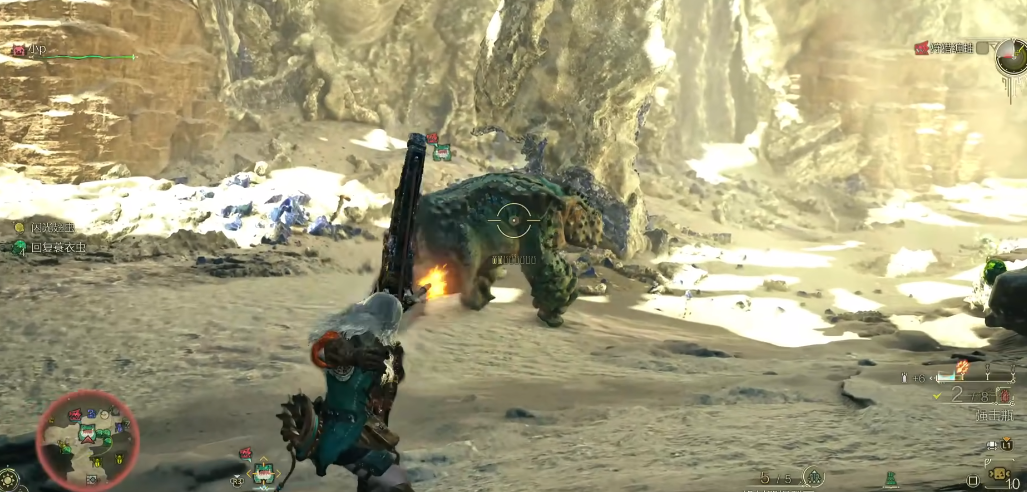Viewport: 1027px width, 492px height.
Task: Click the quest timer clock icon
Action: (1010, 57)
